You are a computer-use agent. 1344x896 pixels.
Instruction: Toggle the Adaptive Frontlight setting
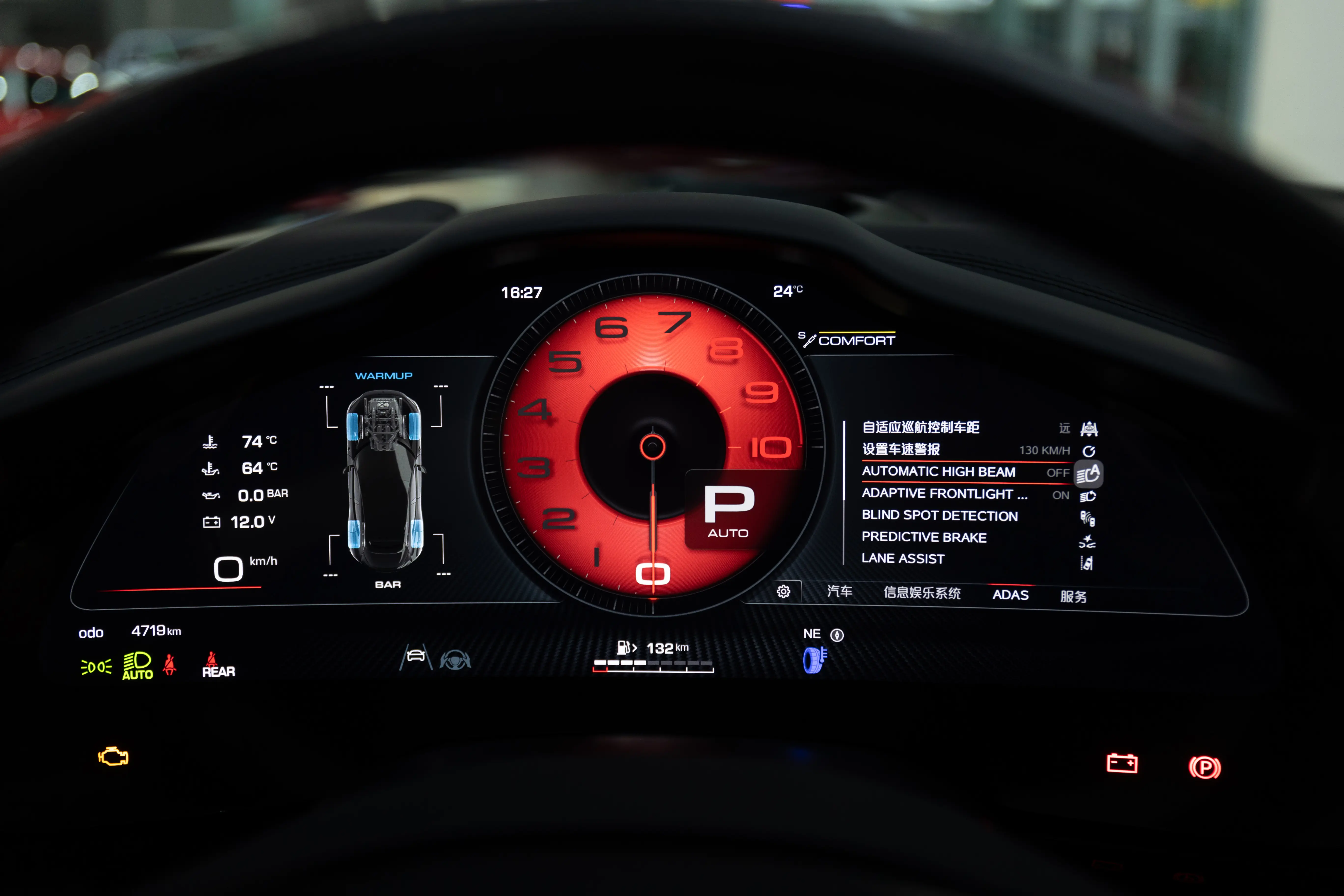[944, 494]
